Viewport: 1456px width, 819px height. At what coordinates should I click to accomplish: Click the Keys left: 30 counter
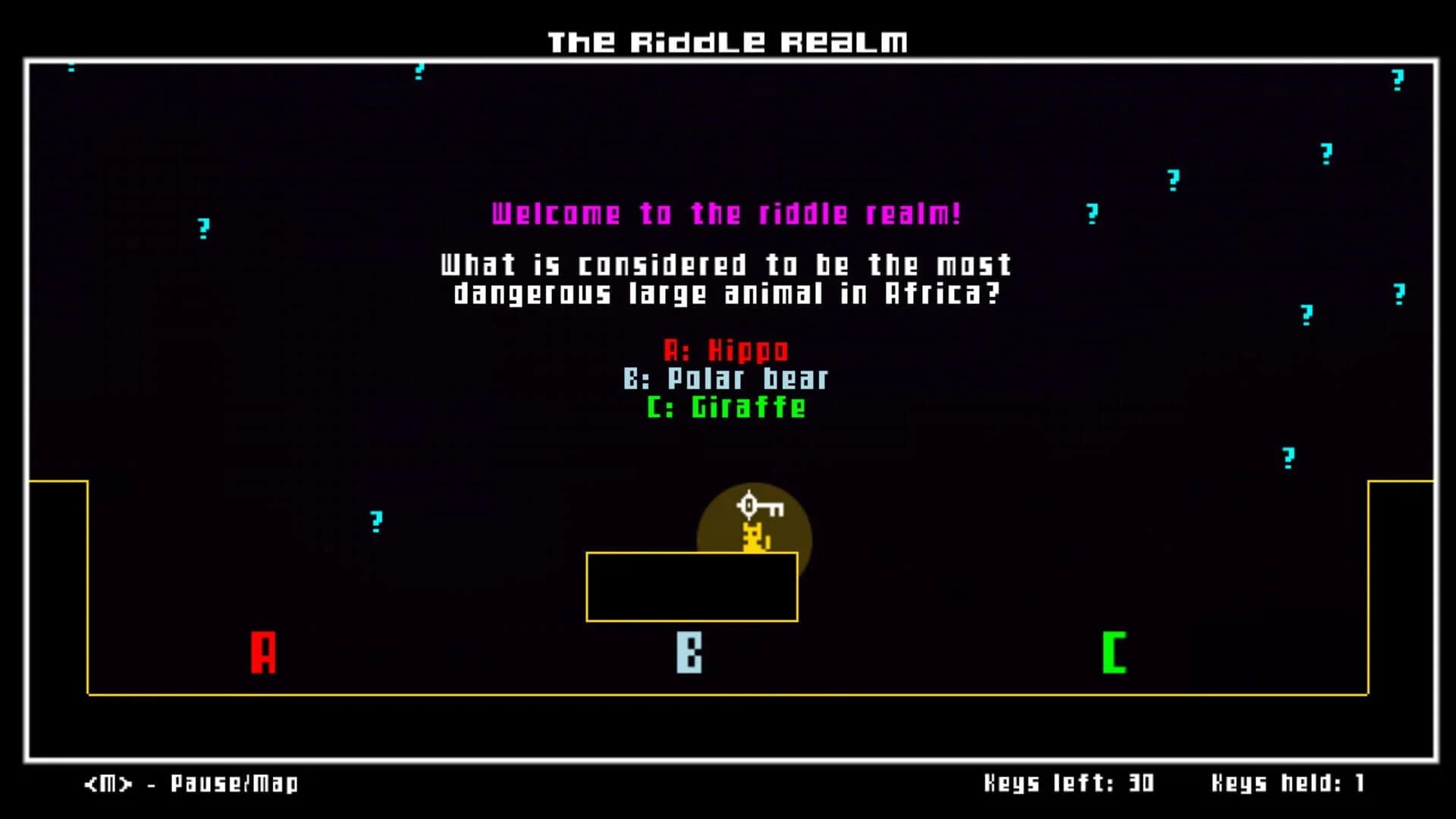click(x=1069, y=782)
